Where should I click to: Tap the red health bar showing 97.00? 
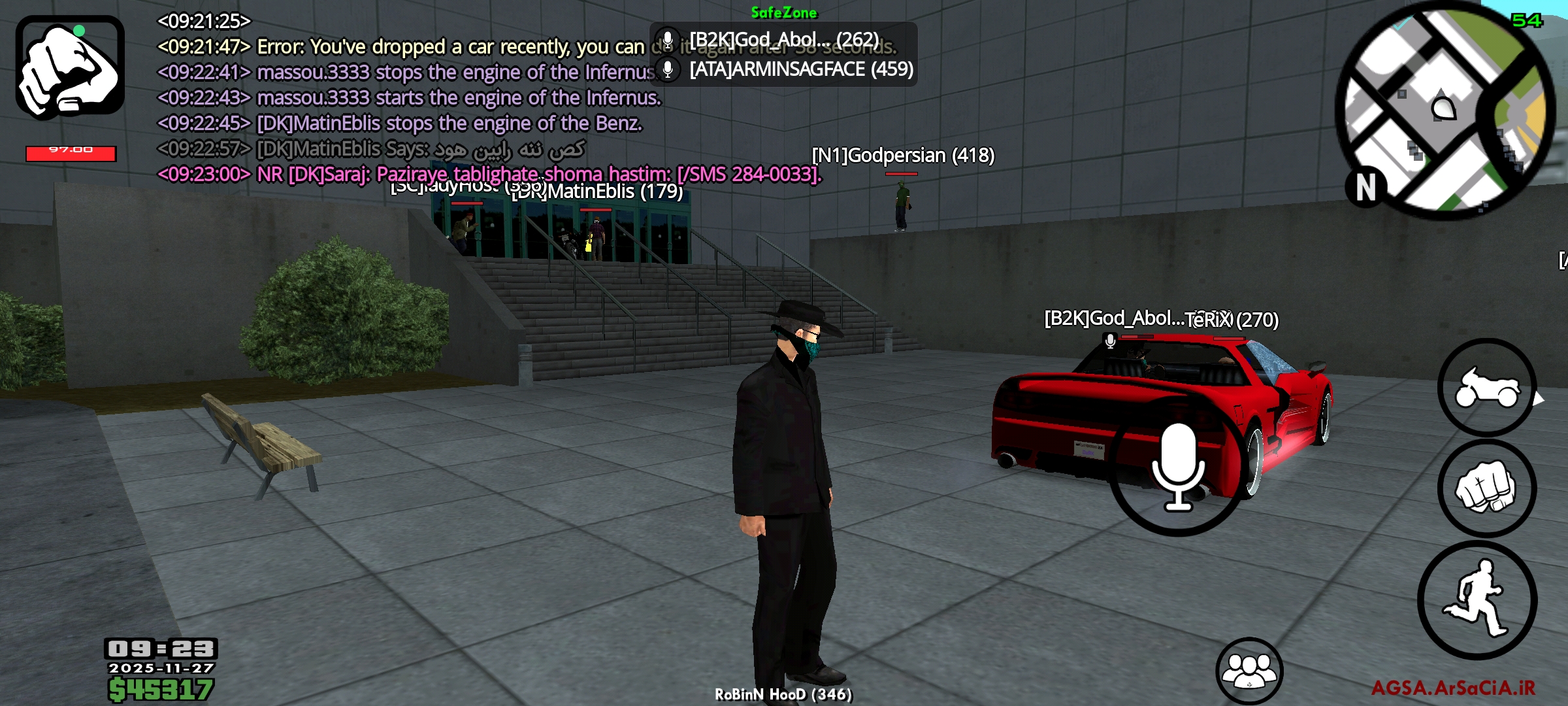click(72, 152)
